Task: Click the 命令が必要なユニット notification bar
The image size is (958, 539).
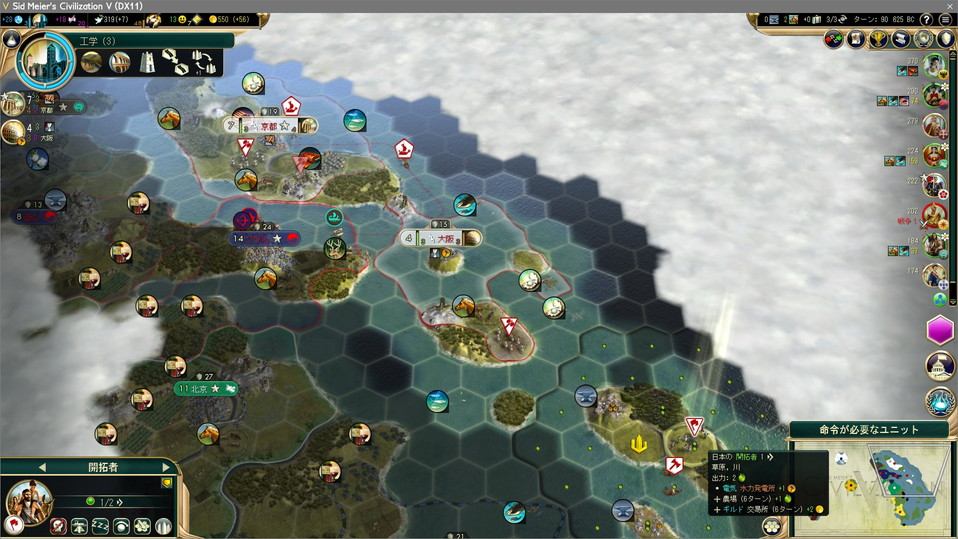Action: coord(868,429)
